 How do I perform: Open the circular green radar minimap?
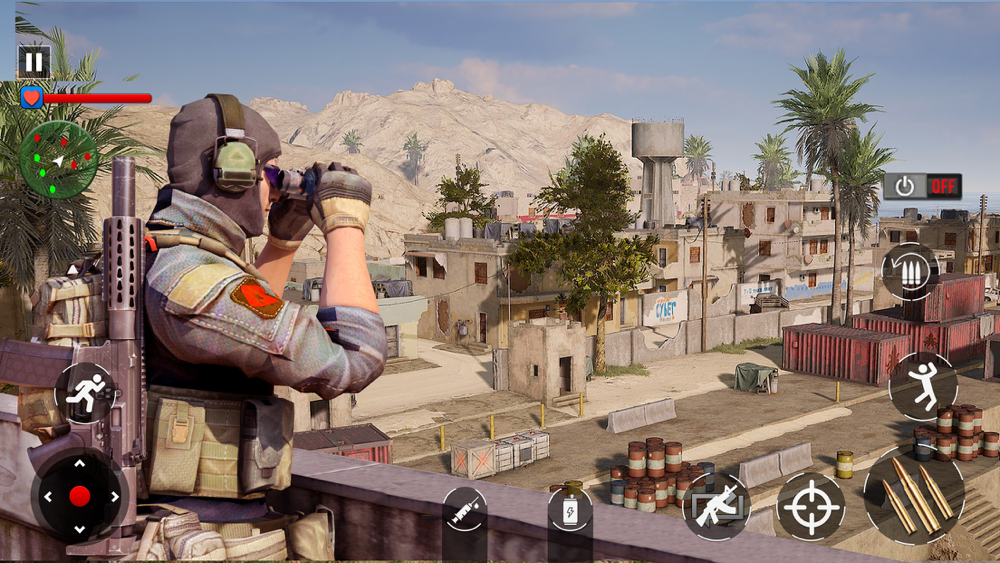pos(58,160)
